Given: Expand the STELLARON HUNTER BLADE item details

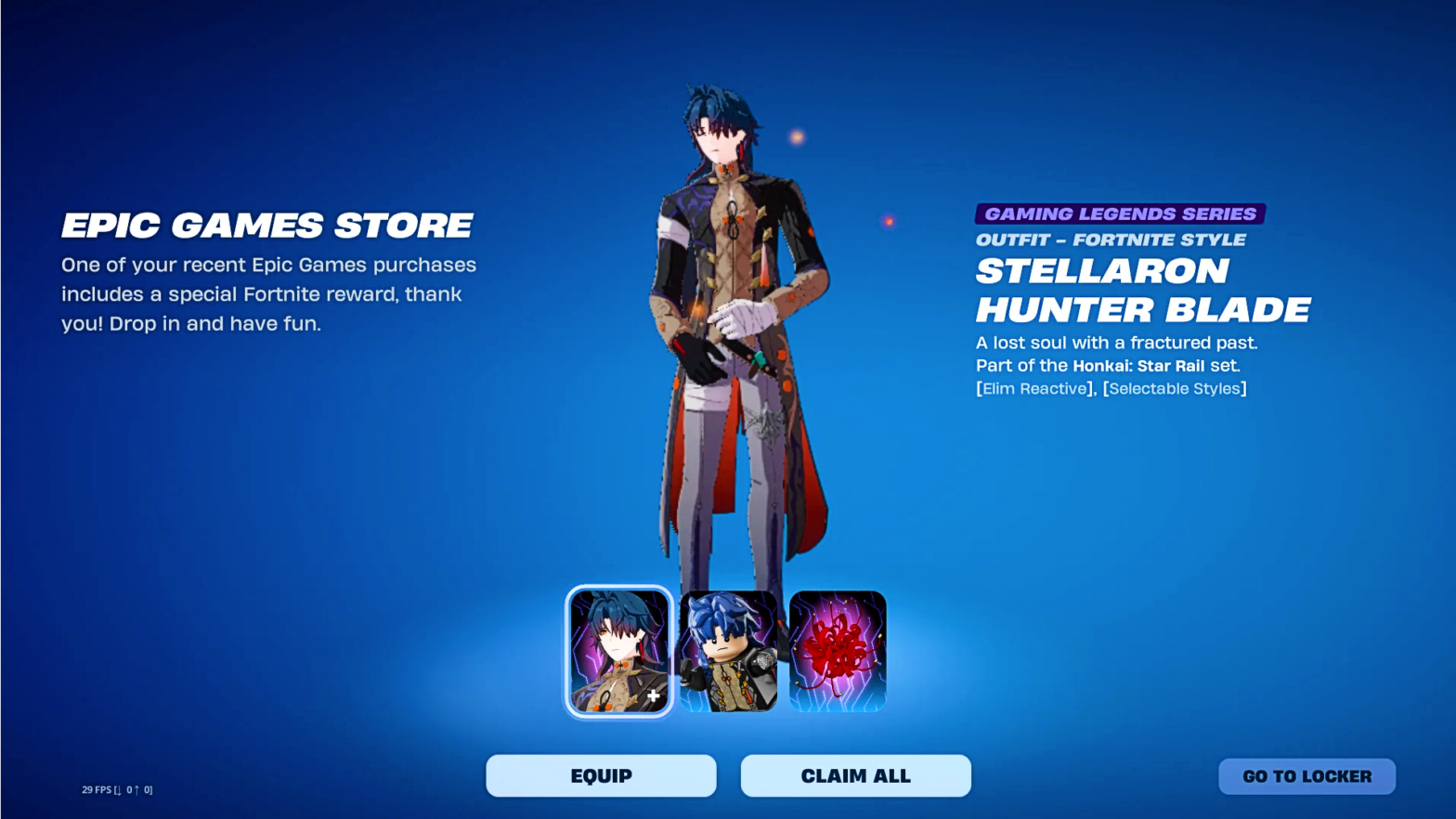Looking at the screenshot, I should point(1142,291).
